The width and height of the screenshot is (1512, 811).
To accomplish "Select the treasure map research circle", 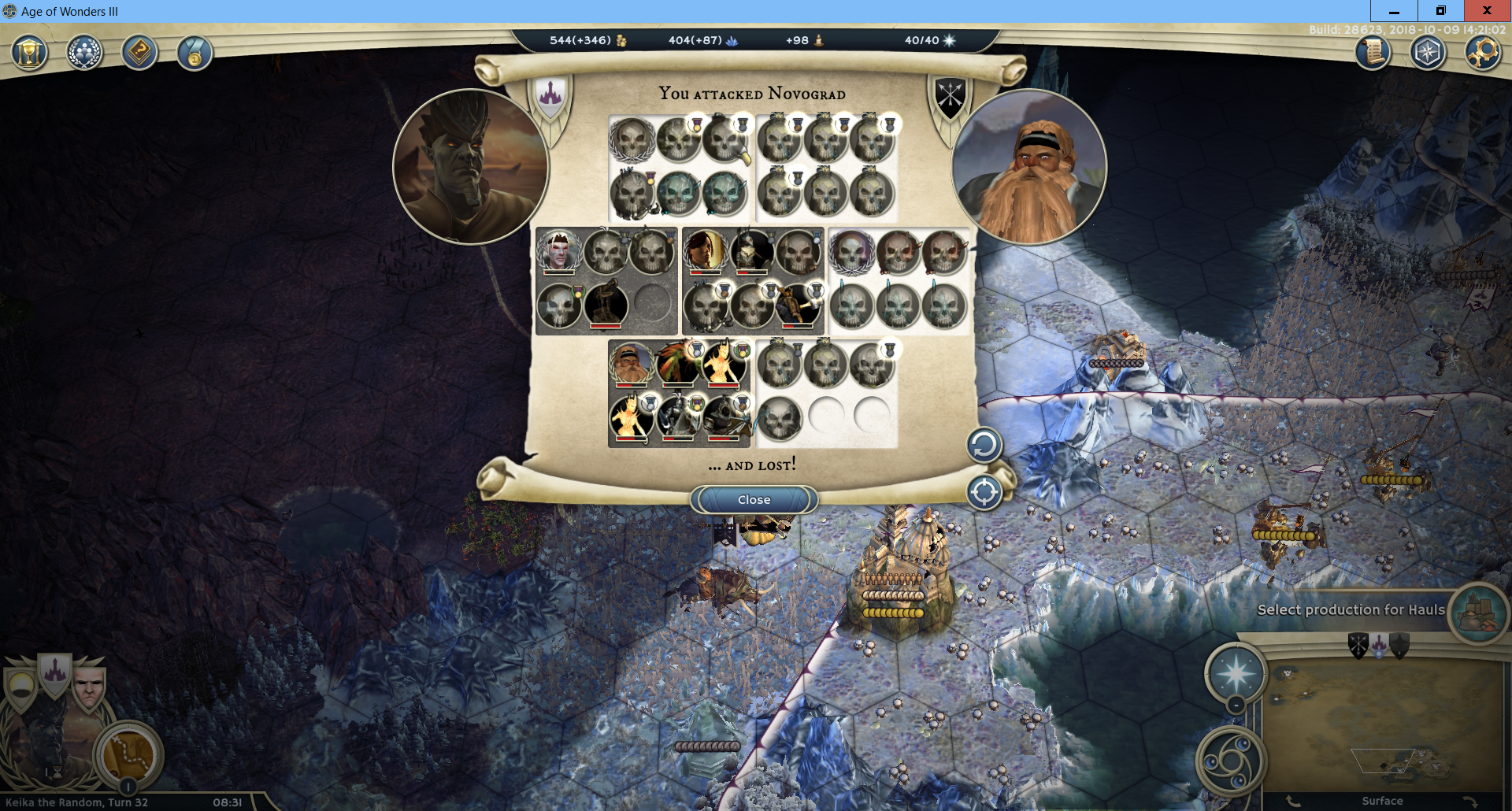I will (x=128, y=754).
